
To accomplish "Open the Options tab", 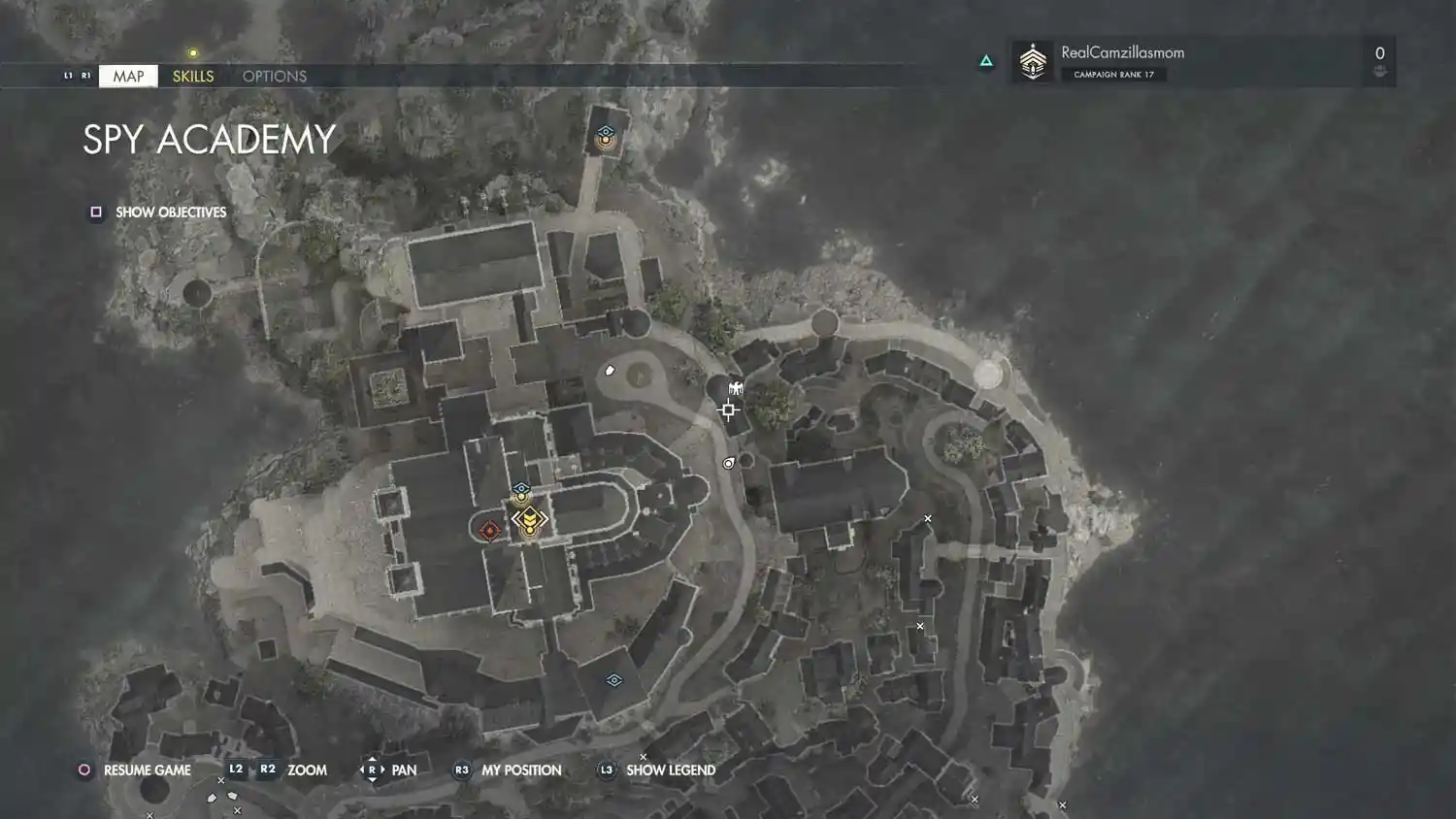I will click(275, 76).
